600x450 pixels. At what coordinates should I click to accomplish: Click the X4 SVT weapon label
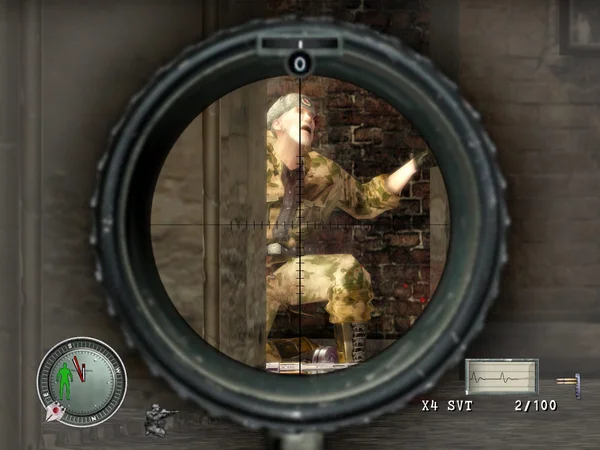coord(446,406)
